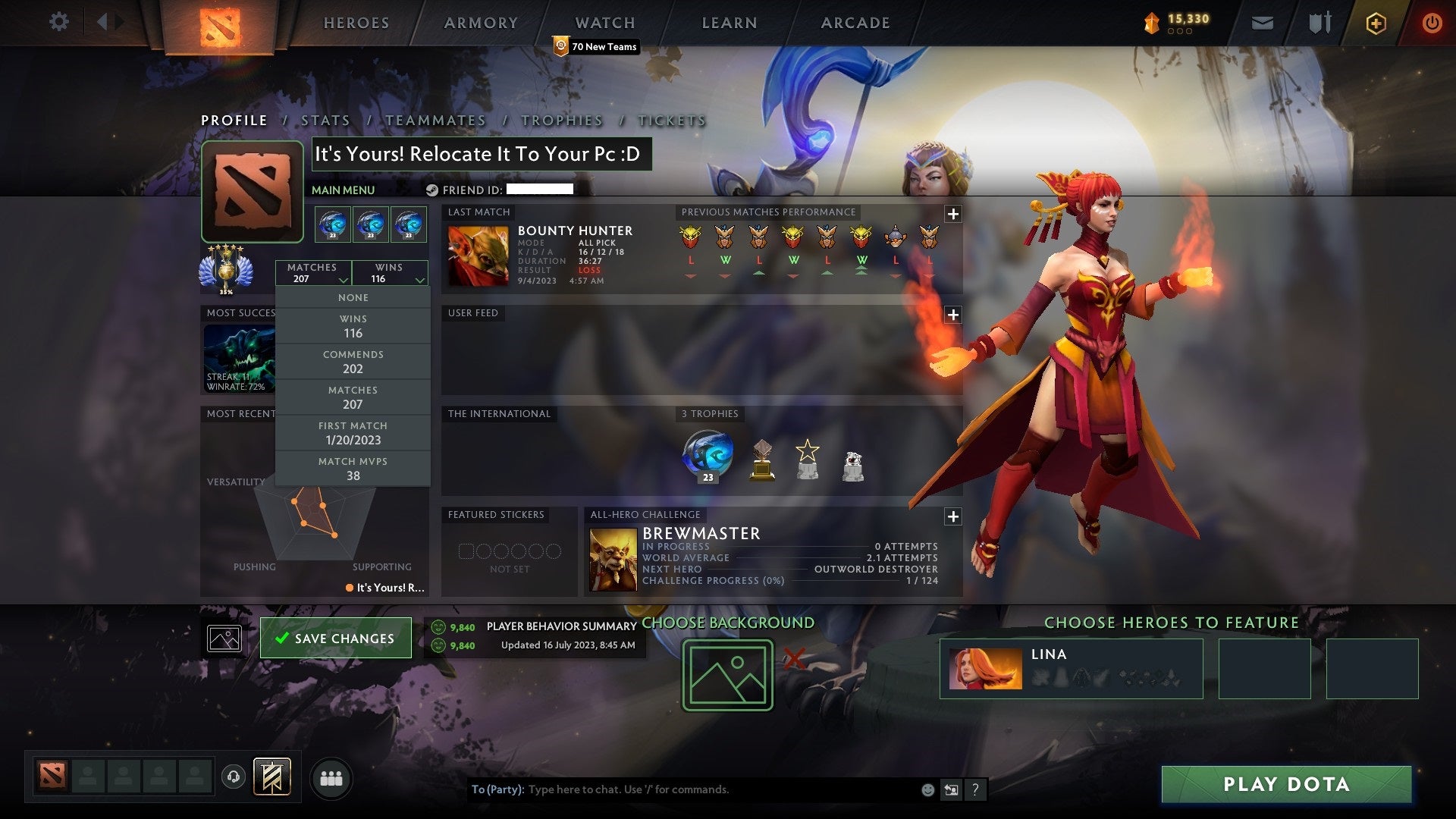This screenshot has width=1456, height=819.
Task: Open the friends list people icon
Action: (x=333, y=777)
